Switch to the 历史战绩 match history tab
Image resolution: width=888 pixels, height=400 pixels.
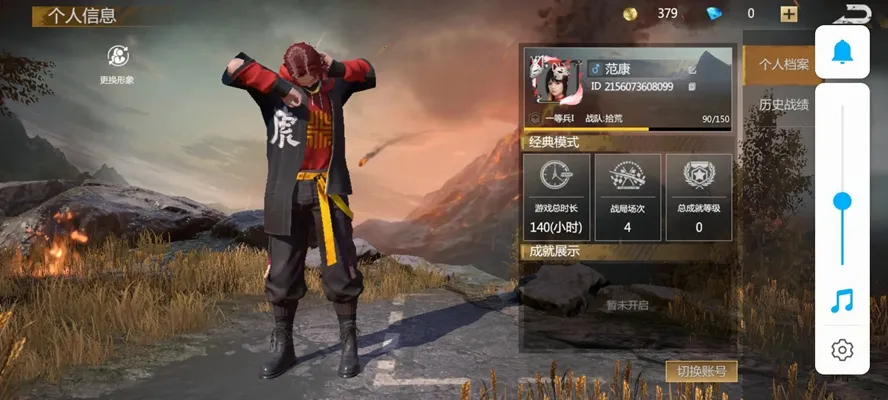coord(783,104)
